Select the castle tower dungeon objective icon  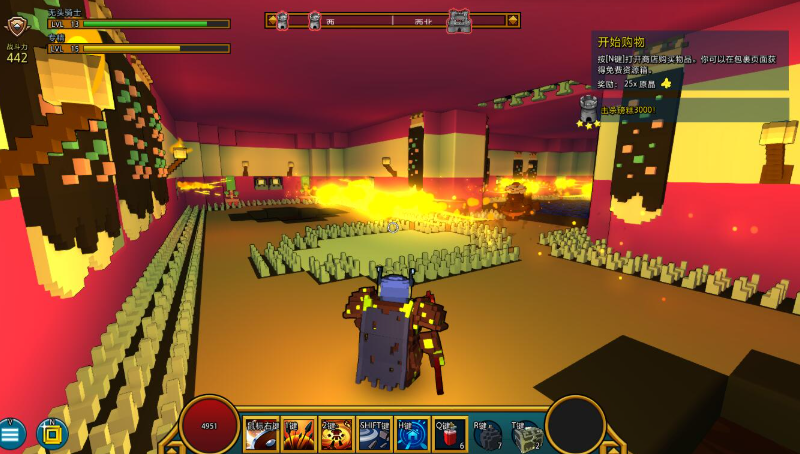point(588,108)
